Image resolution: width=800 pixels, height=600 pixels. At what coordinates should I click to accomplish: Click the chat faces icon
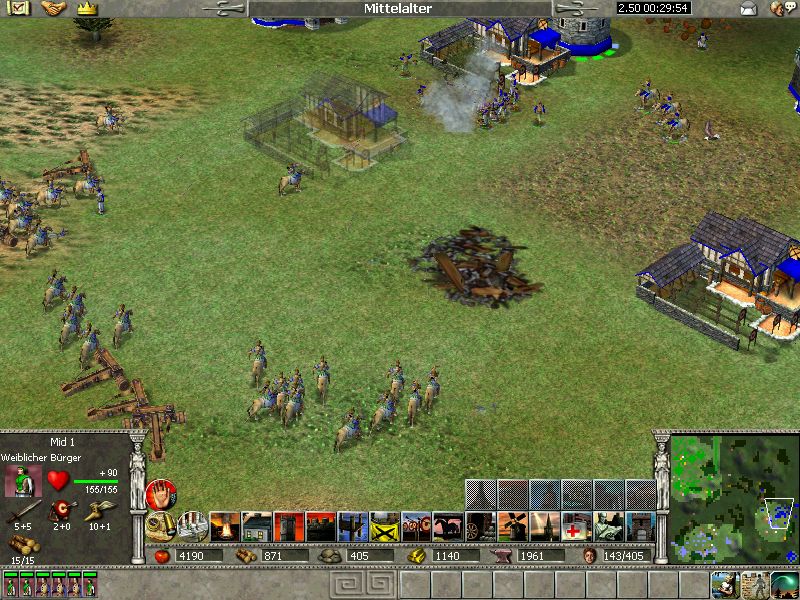[780, 9]
